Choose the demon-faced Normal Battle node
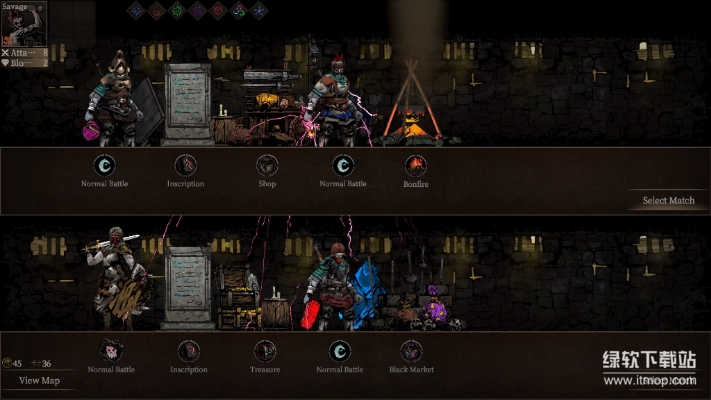 click(111, 351)
